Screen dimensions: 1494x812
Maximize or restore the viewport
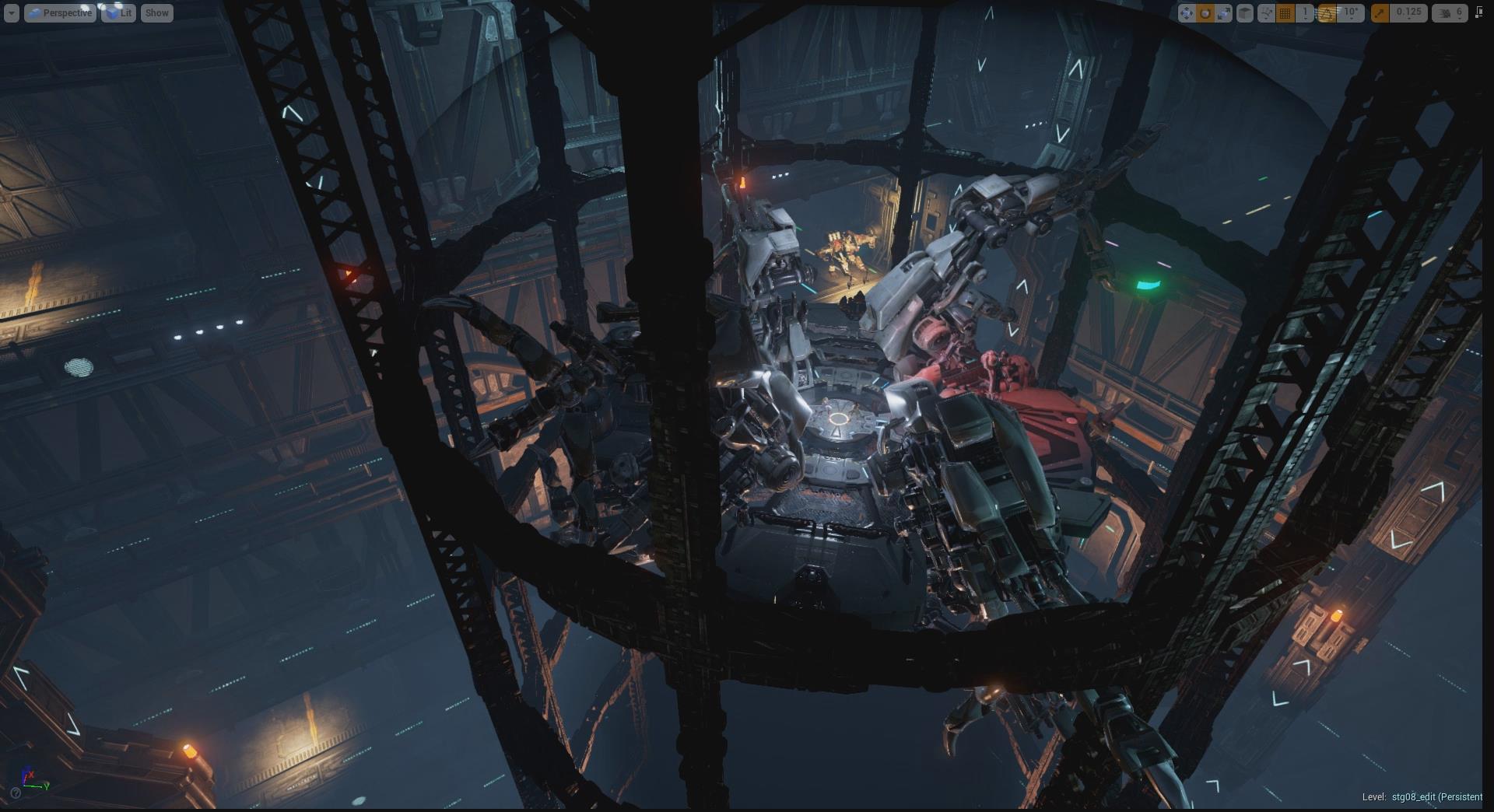pos(1478,13)
